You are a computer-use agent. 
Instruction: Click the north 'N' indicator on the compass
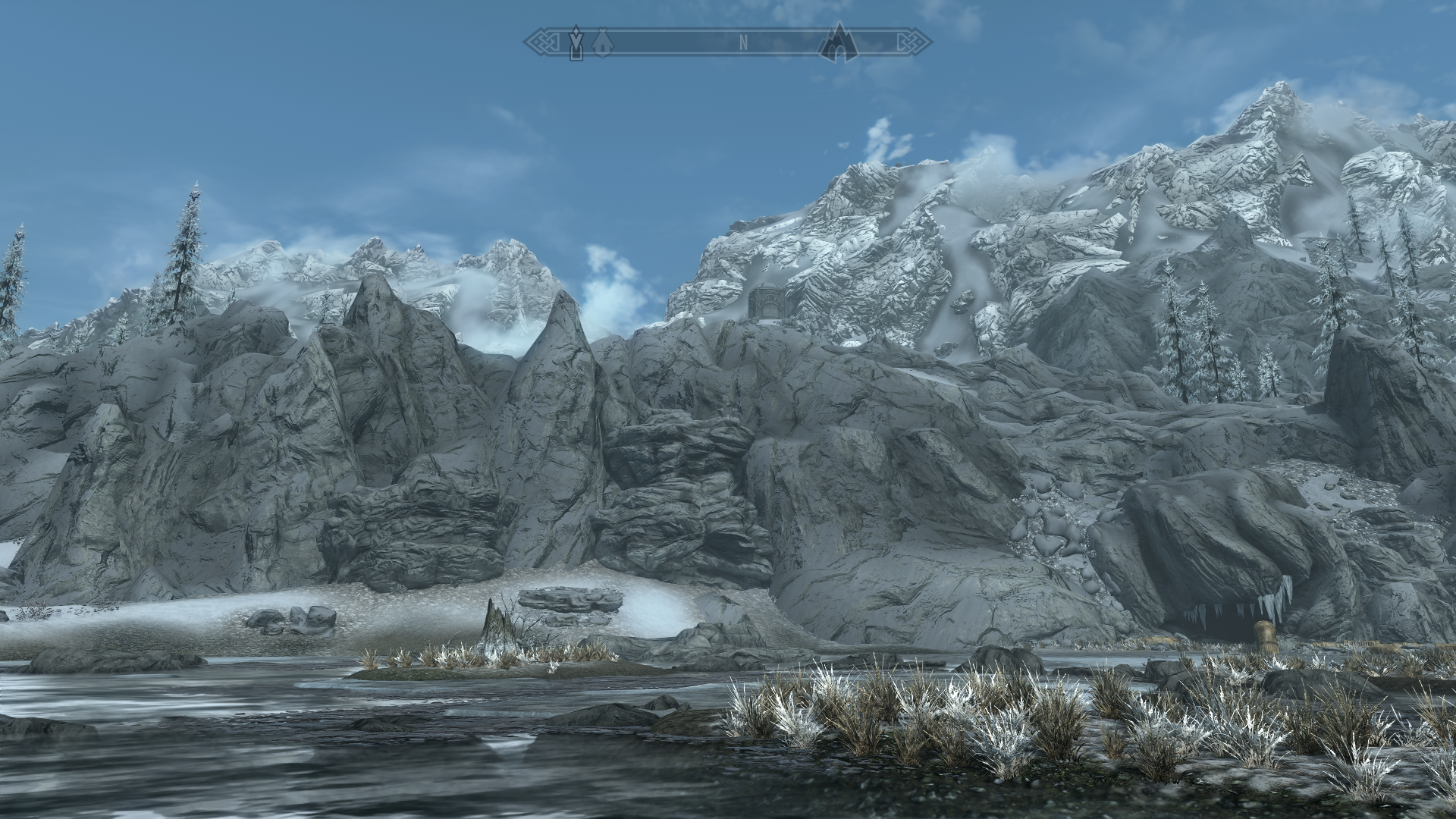[x=744, y=43]
